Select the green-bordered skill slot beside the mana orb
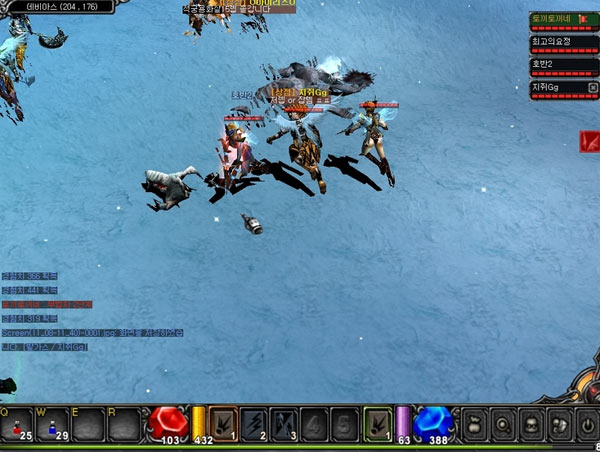This screenshot has width=600, height=452. [x=377, y=422]
